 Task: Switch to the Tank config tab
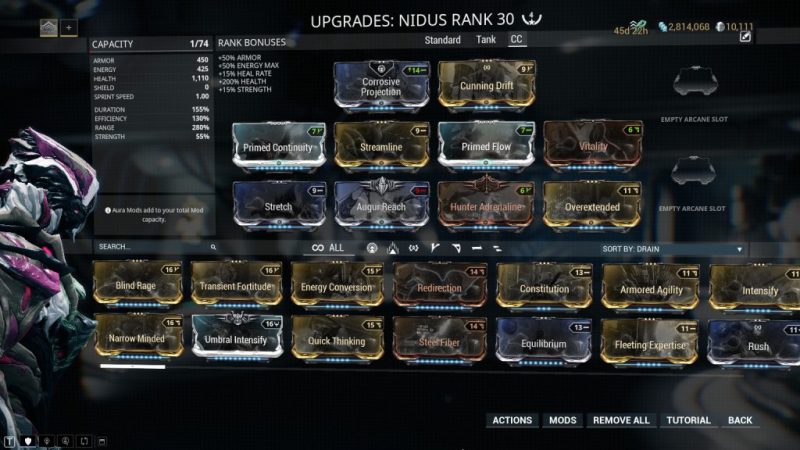(x=485, y=40)
